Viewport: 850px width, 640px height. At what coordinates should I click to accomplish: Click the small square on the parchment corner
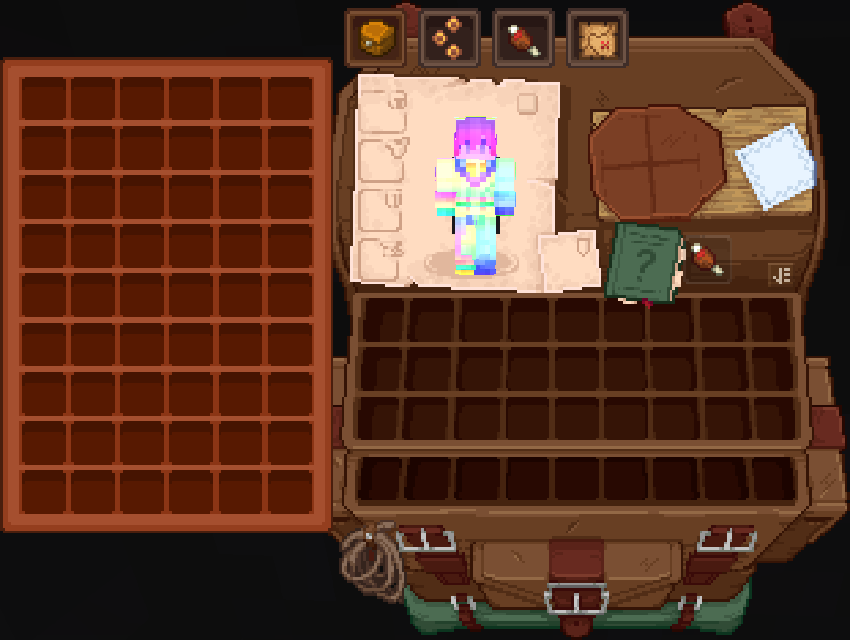click(527, 103)
